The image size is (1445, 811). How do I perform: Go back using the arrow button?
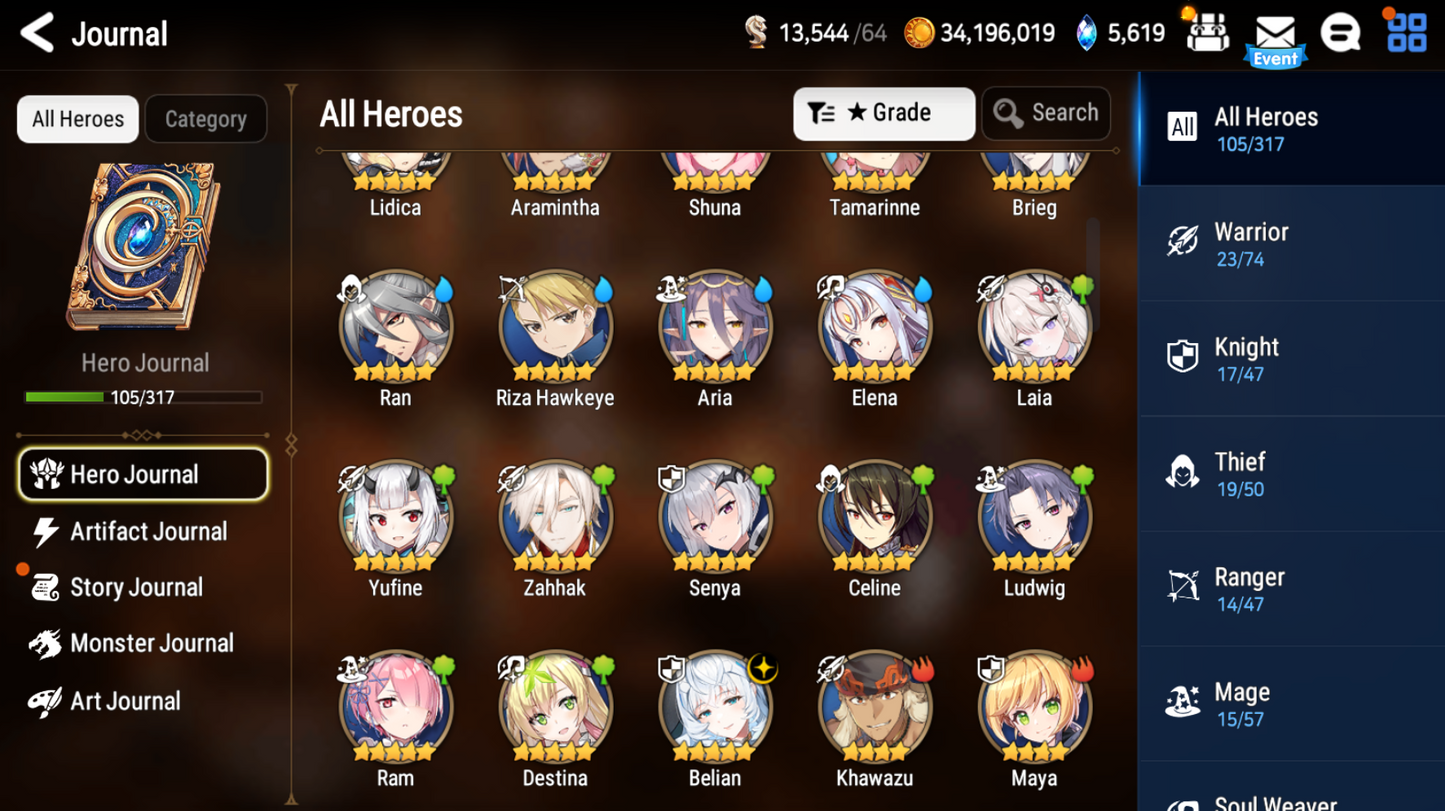tap(36, 32)
